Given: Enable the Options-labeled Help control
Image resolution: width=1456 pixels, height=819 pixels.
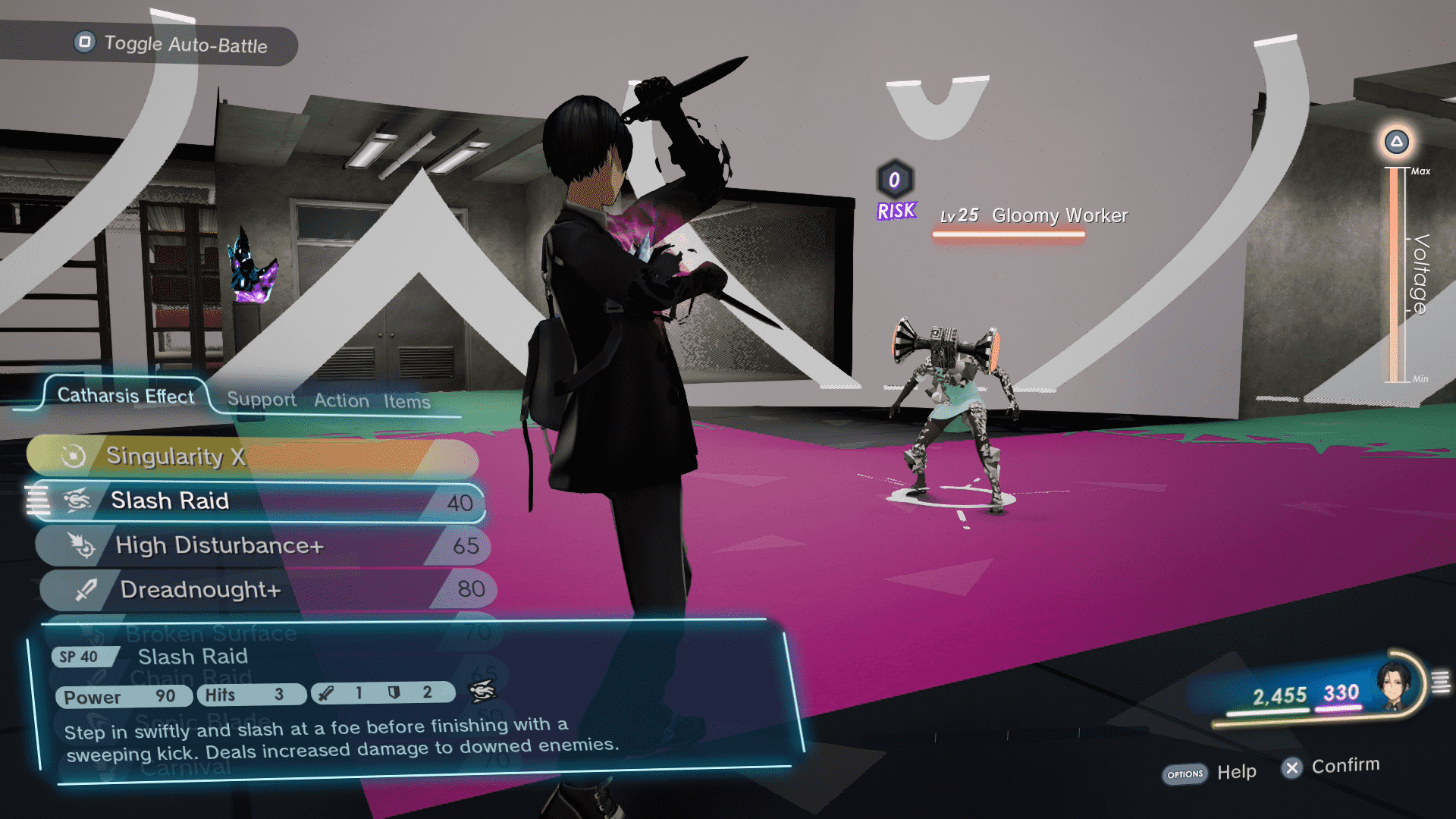Looking at the screenshot, I should (x=1184, y=773).
